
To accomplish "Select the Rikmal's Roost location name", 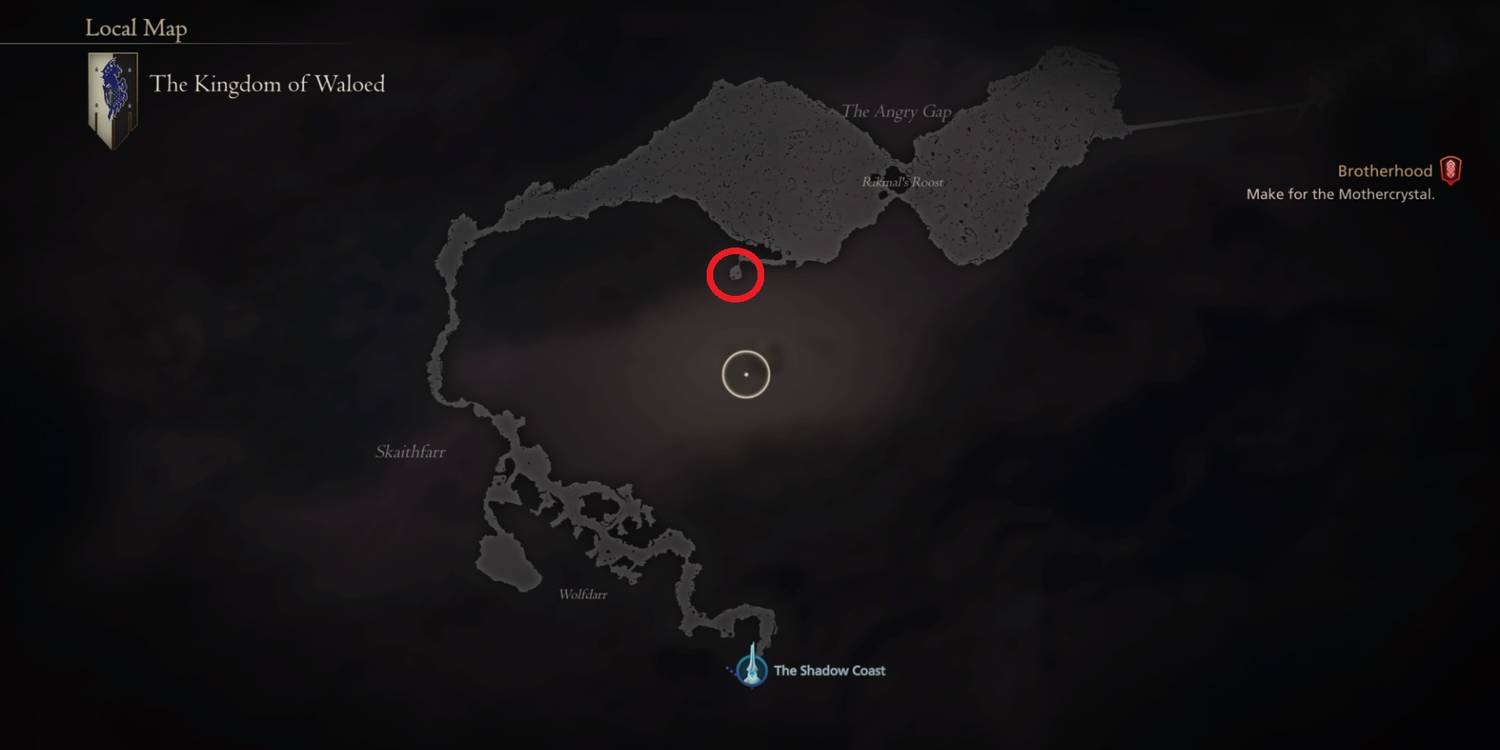I will click(x=903, y=182).
